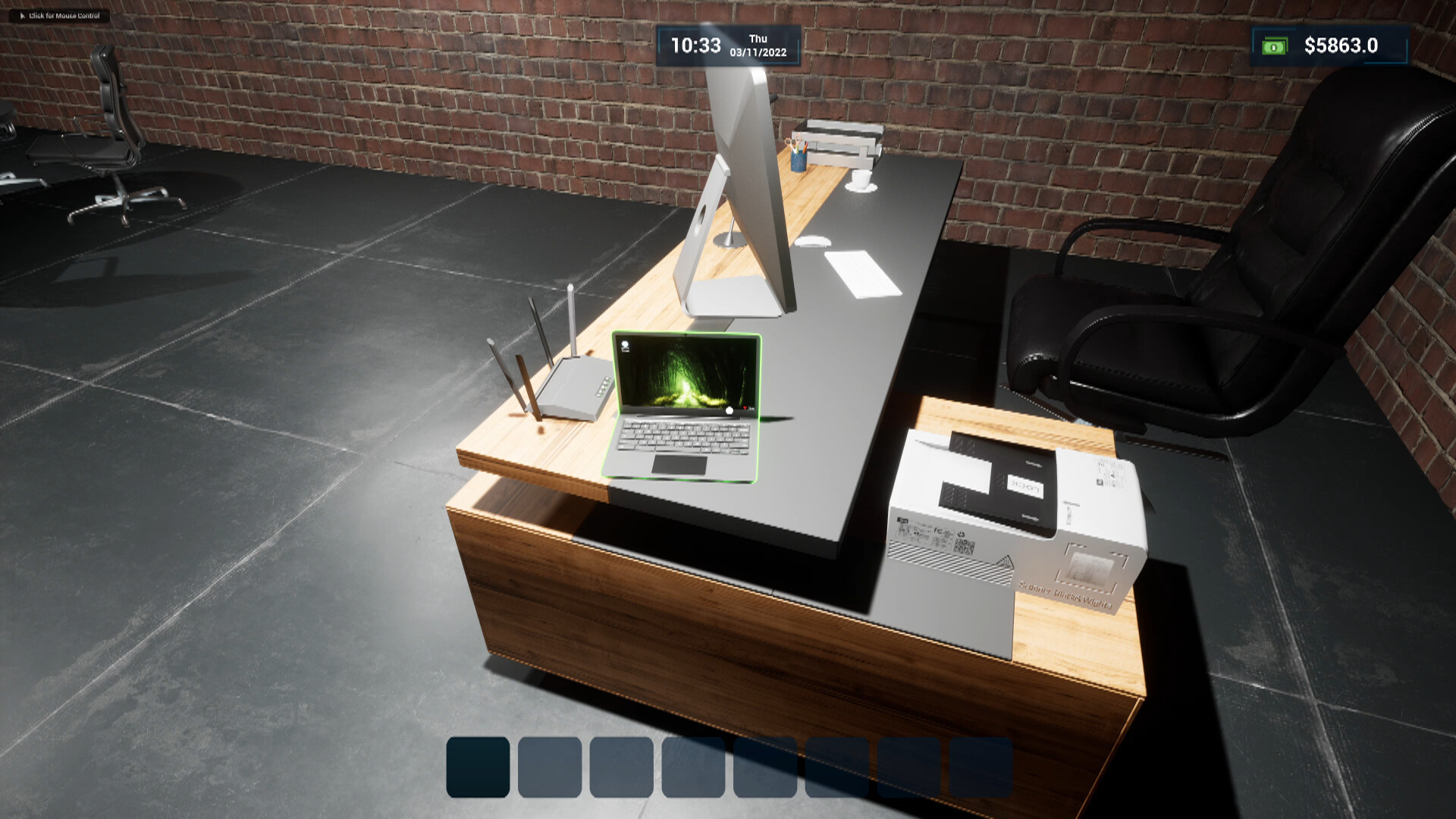
Task: Click the white notification icon on the laptop taskbar
Action: click(x=730, y=412)
